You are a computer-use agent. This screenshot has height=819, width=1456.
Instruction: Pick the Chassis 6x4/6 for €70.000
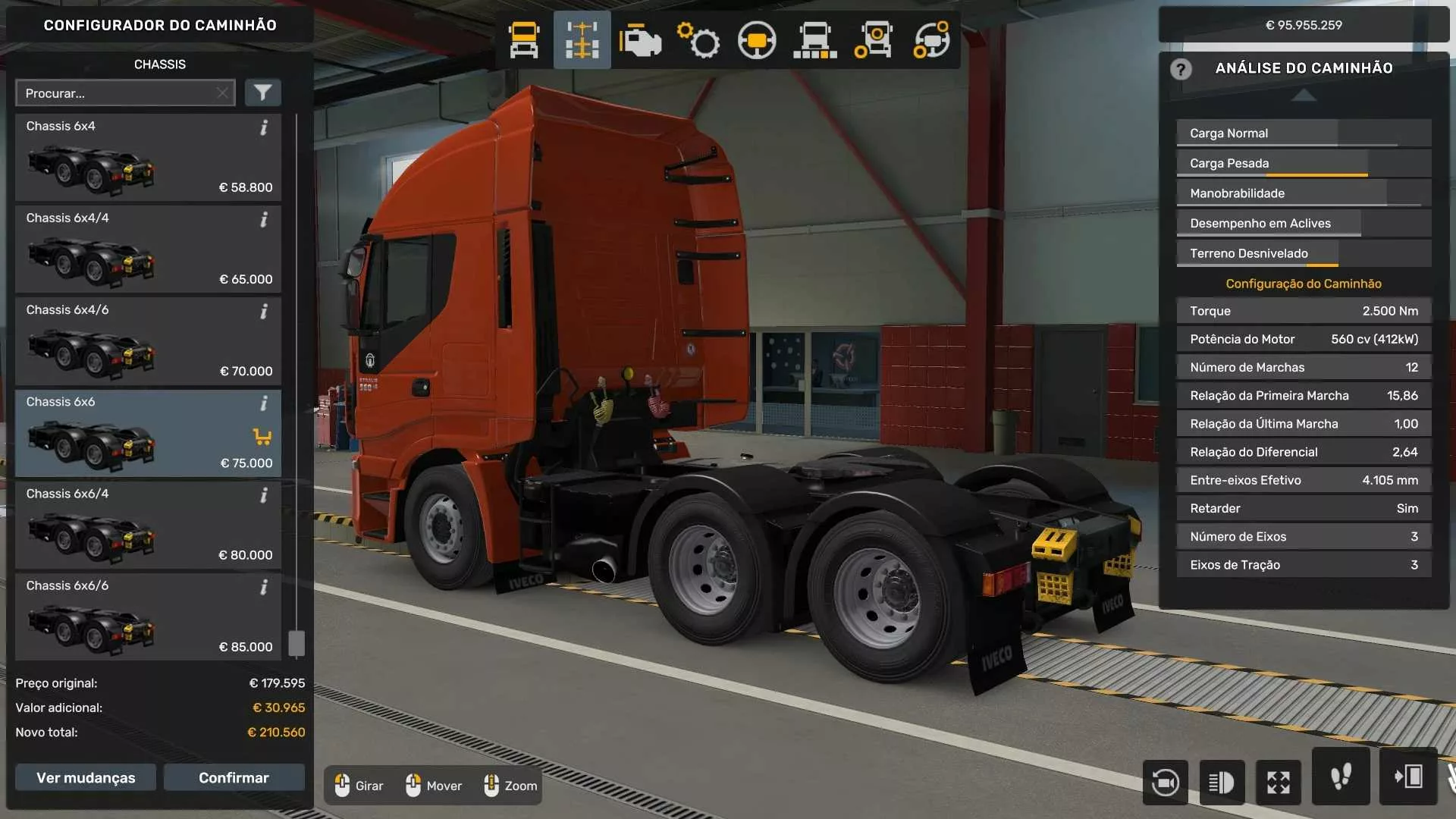point(148,341)
